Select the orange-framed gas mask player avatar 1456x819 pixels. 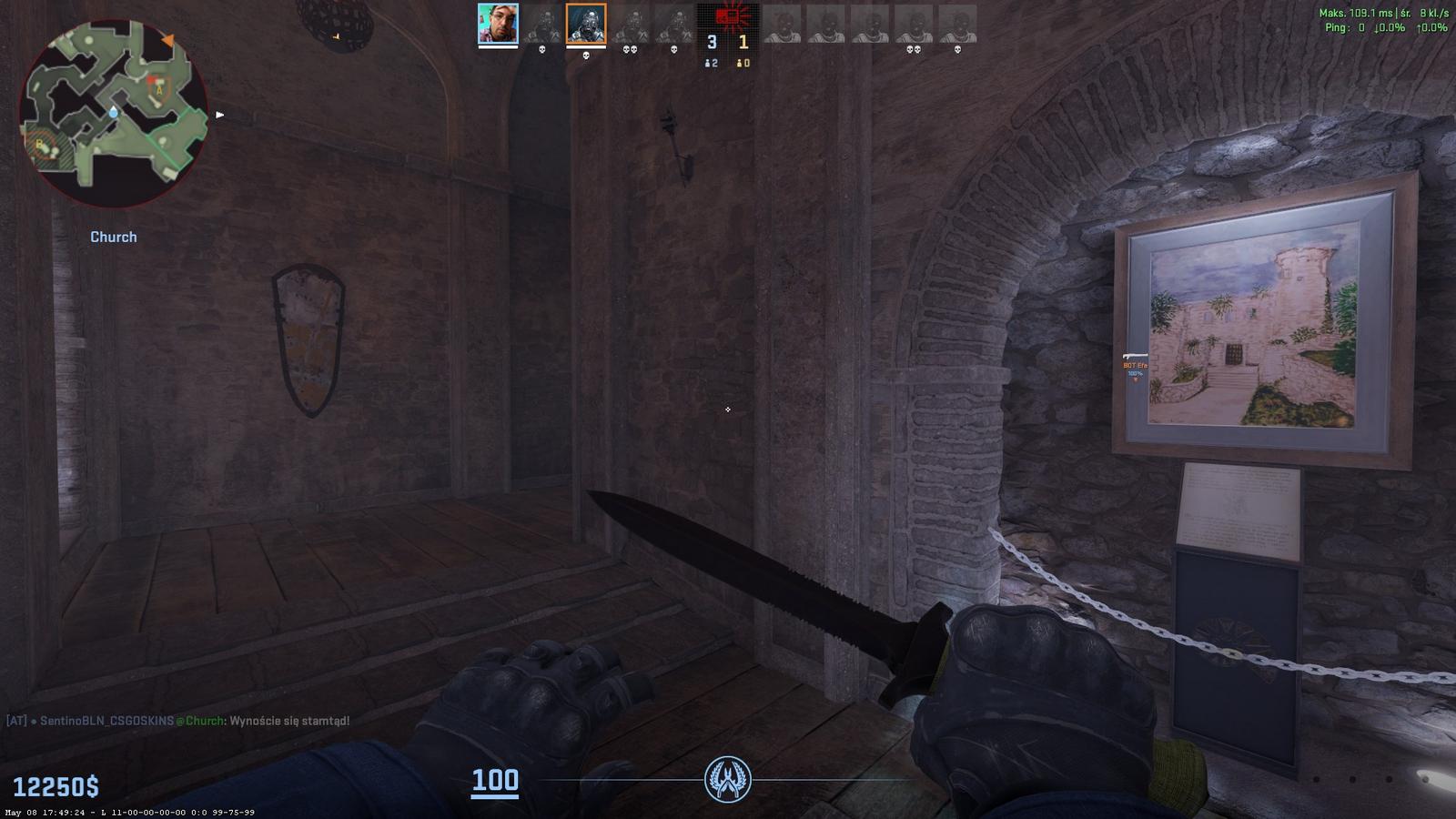tap(585, 24)
